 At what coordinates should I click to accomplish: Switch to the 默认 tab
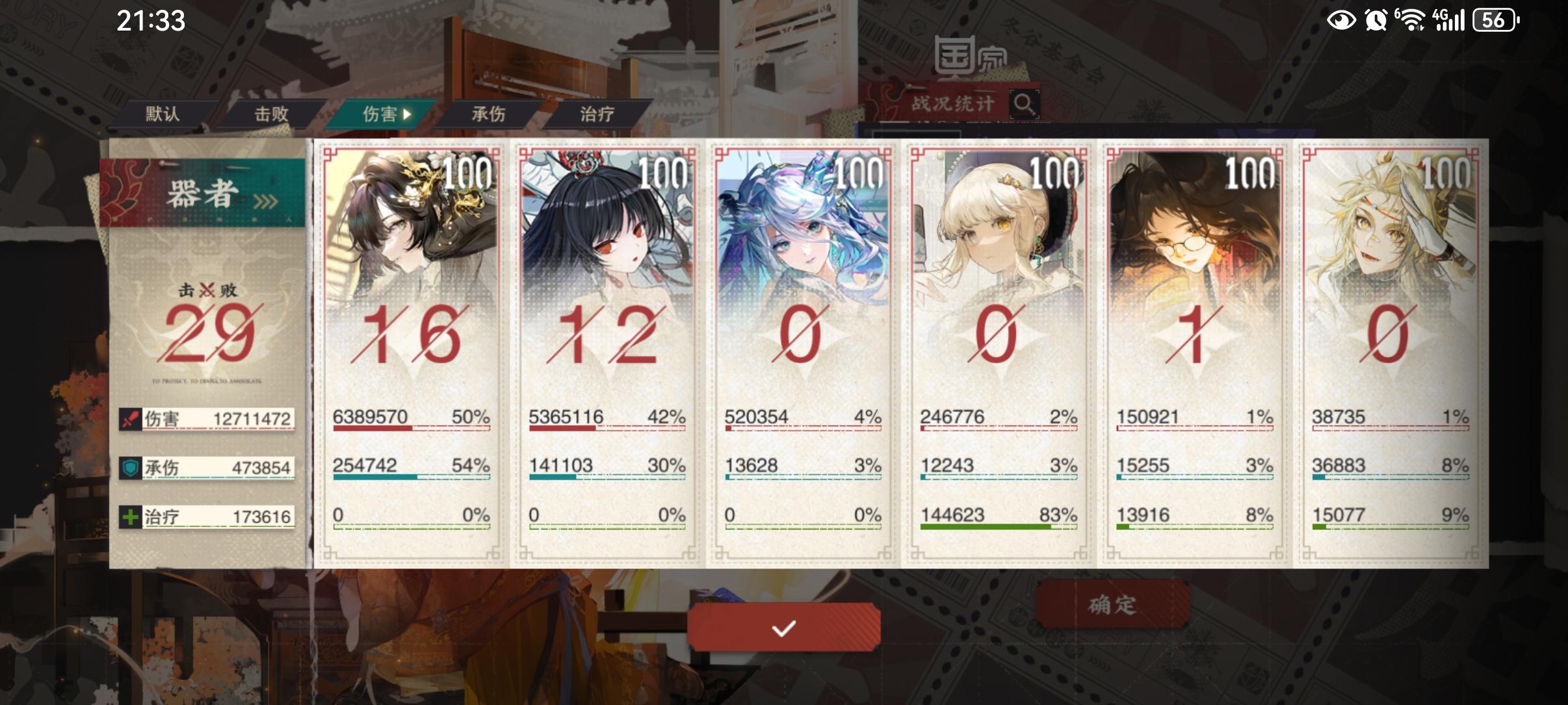coord(161,114)
